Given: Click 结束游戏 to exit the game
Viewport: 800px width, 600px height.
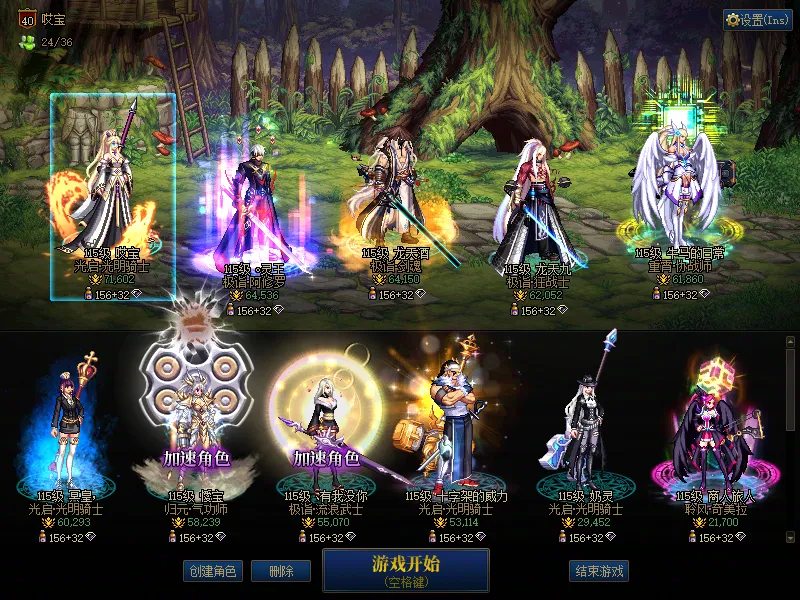Looking at the screenshot, I should (599, 571).
